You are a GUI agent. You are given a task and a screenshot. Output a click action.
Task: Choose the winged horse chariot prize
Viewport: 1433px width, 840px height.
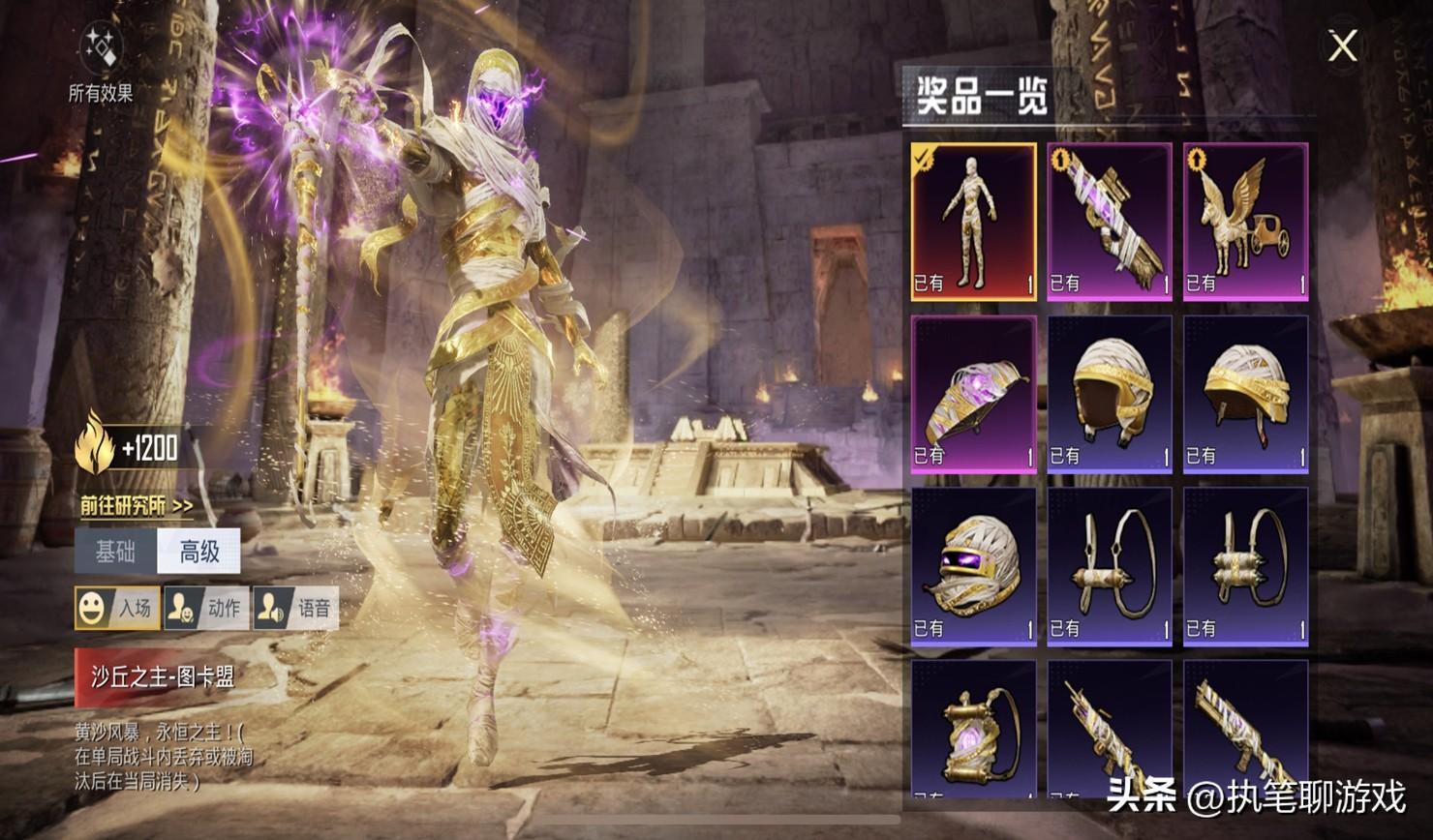[x=1245, y=222]
